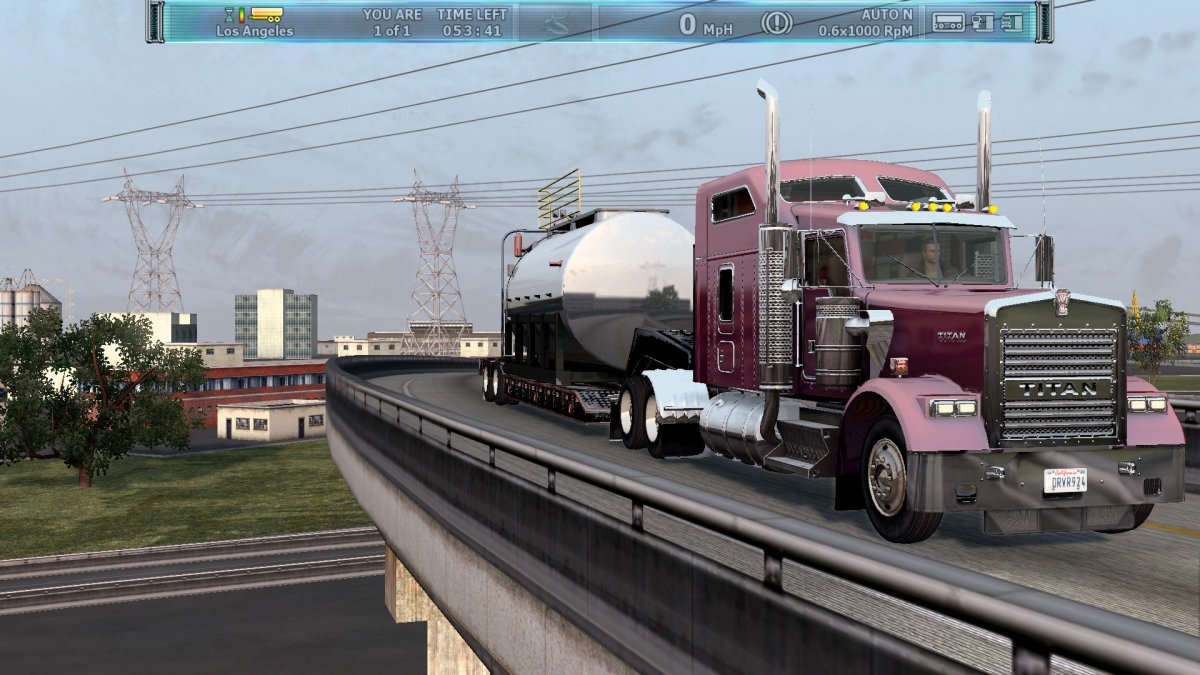
Task: Select the parking brake indicator icon
Action: 777,22
